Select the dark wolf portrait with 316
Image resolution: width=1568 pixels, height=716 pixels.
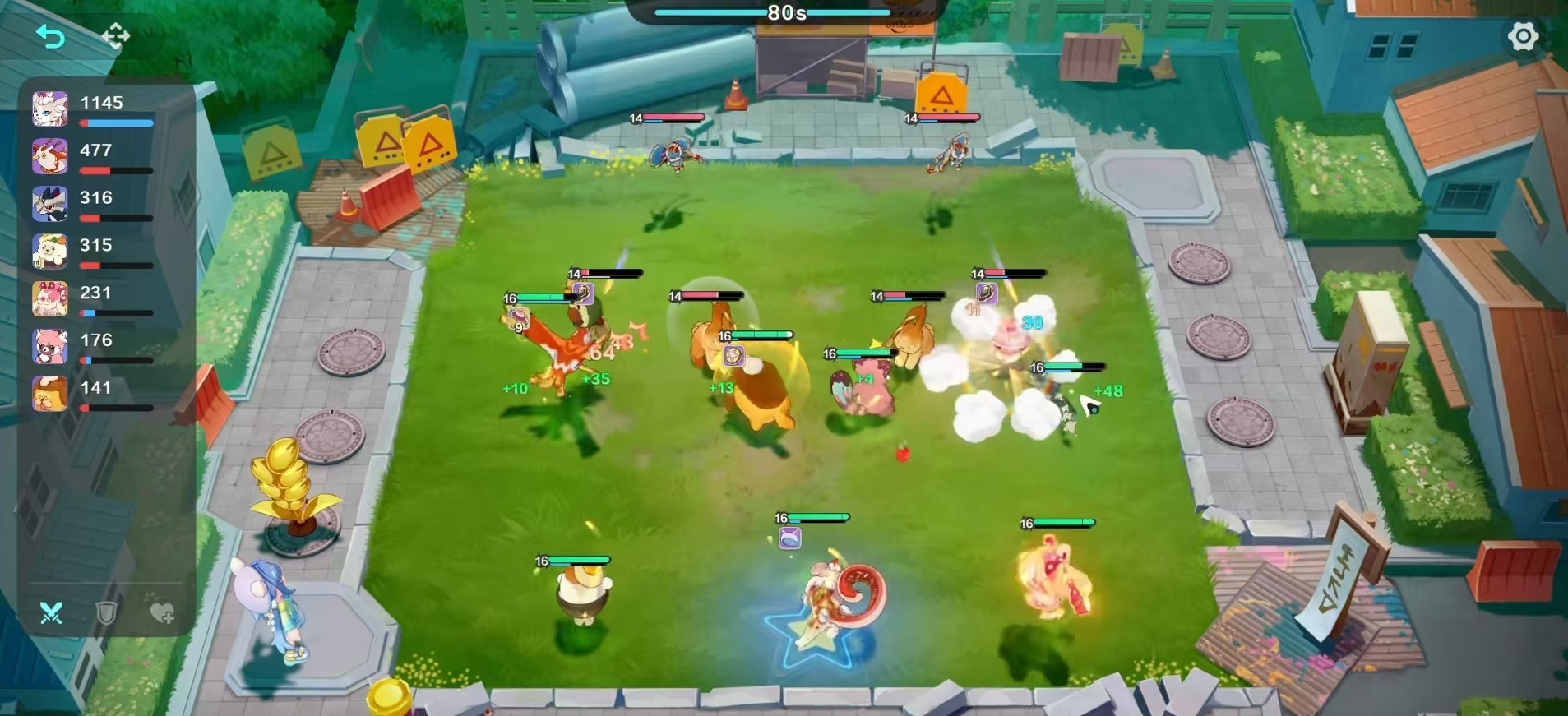50,204
